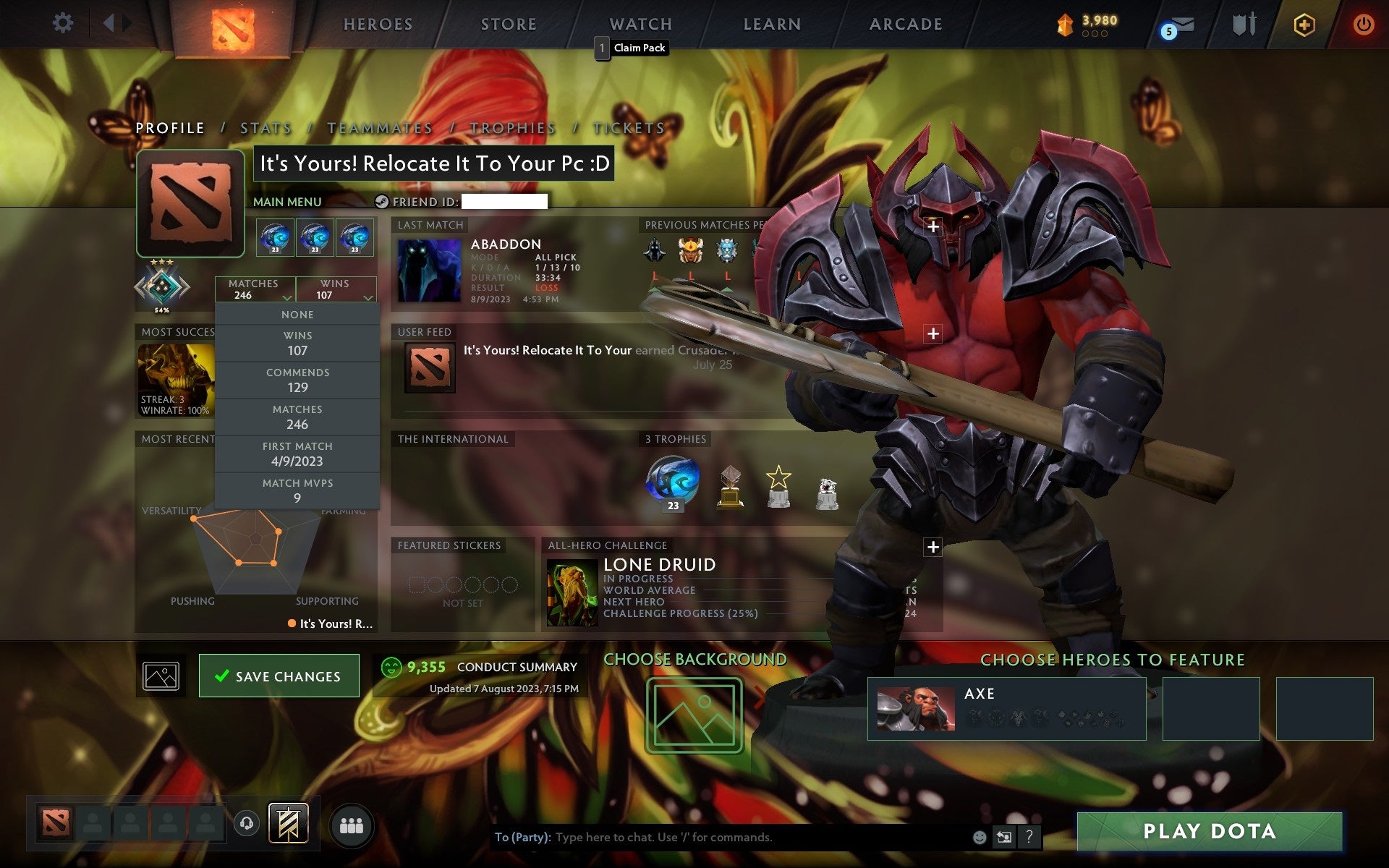Click the back arrow next to settings
The image size is (1389, 868).
[110, 22]
